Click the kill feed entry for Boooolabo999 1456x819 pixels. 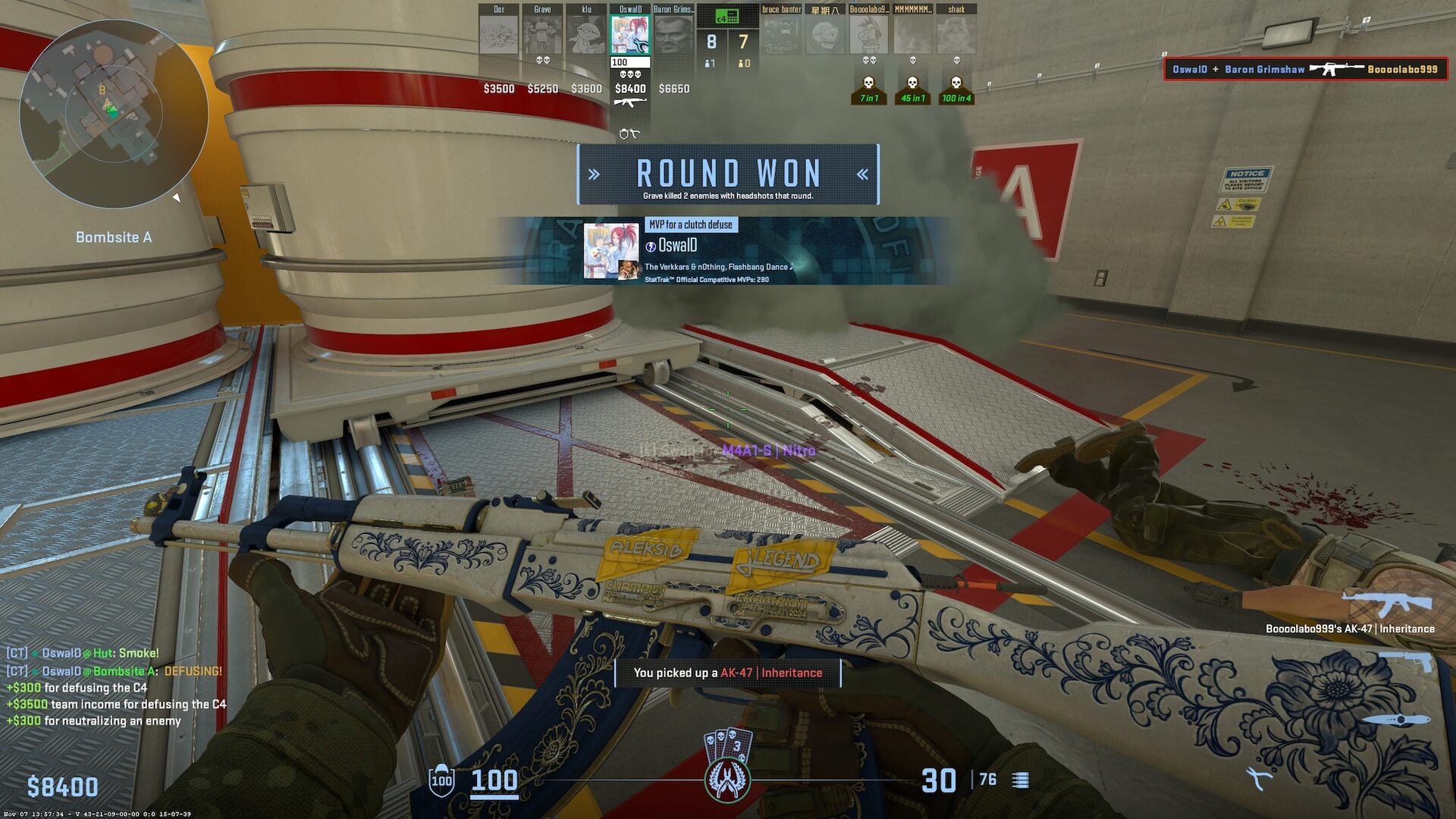click(1305, 69)
